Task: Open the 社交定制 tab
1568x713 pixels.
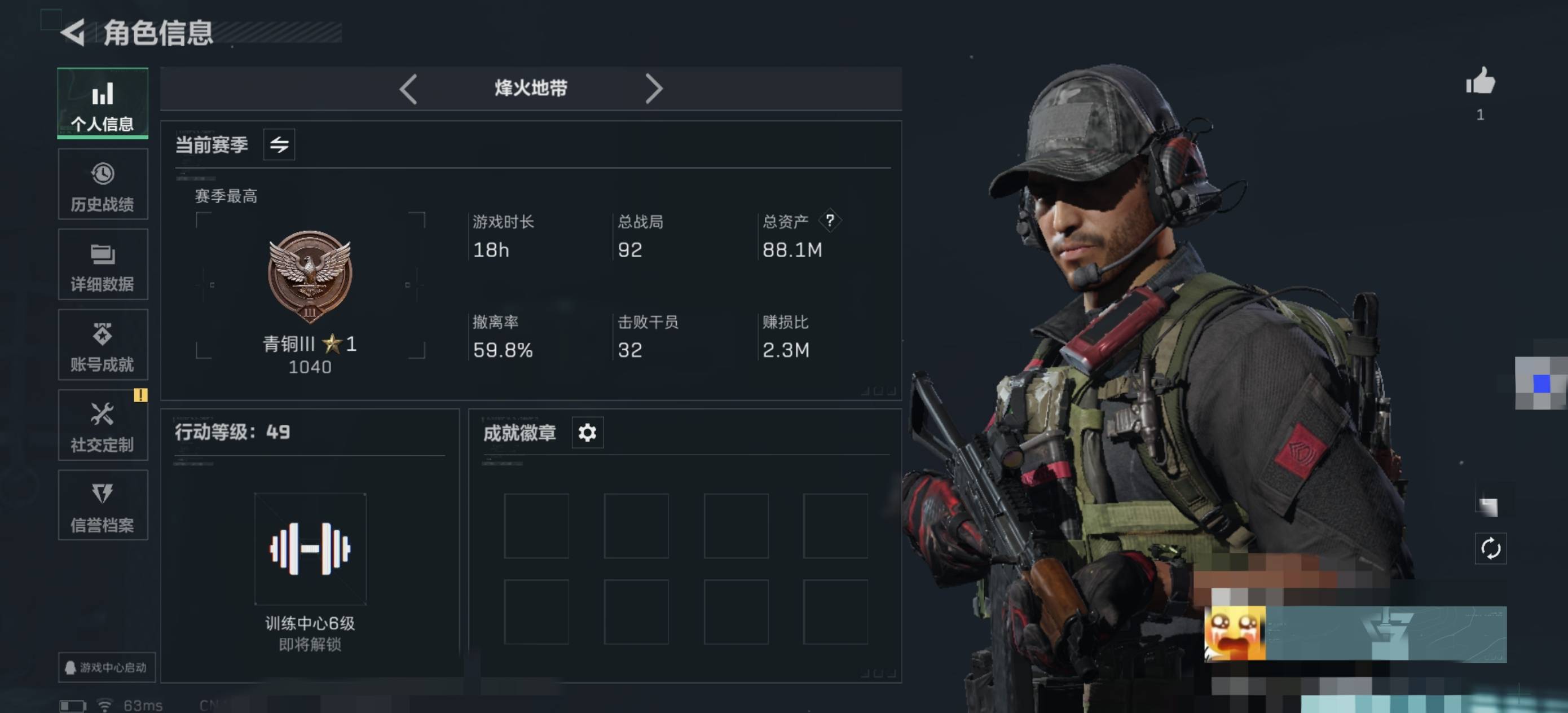Action: (102, 426)
